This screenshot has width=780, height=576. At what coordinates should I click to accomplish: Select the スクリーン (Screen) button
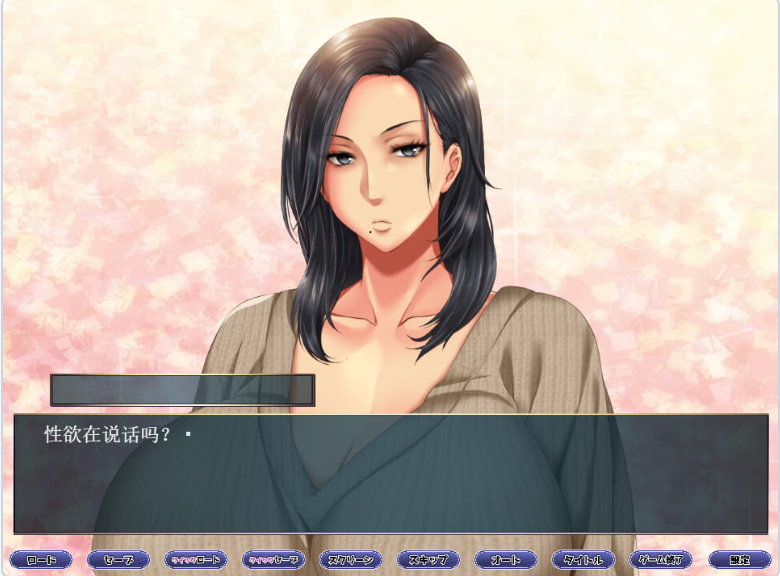pos(351,560)
